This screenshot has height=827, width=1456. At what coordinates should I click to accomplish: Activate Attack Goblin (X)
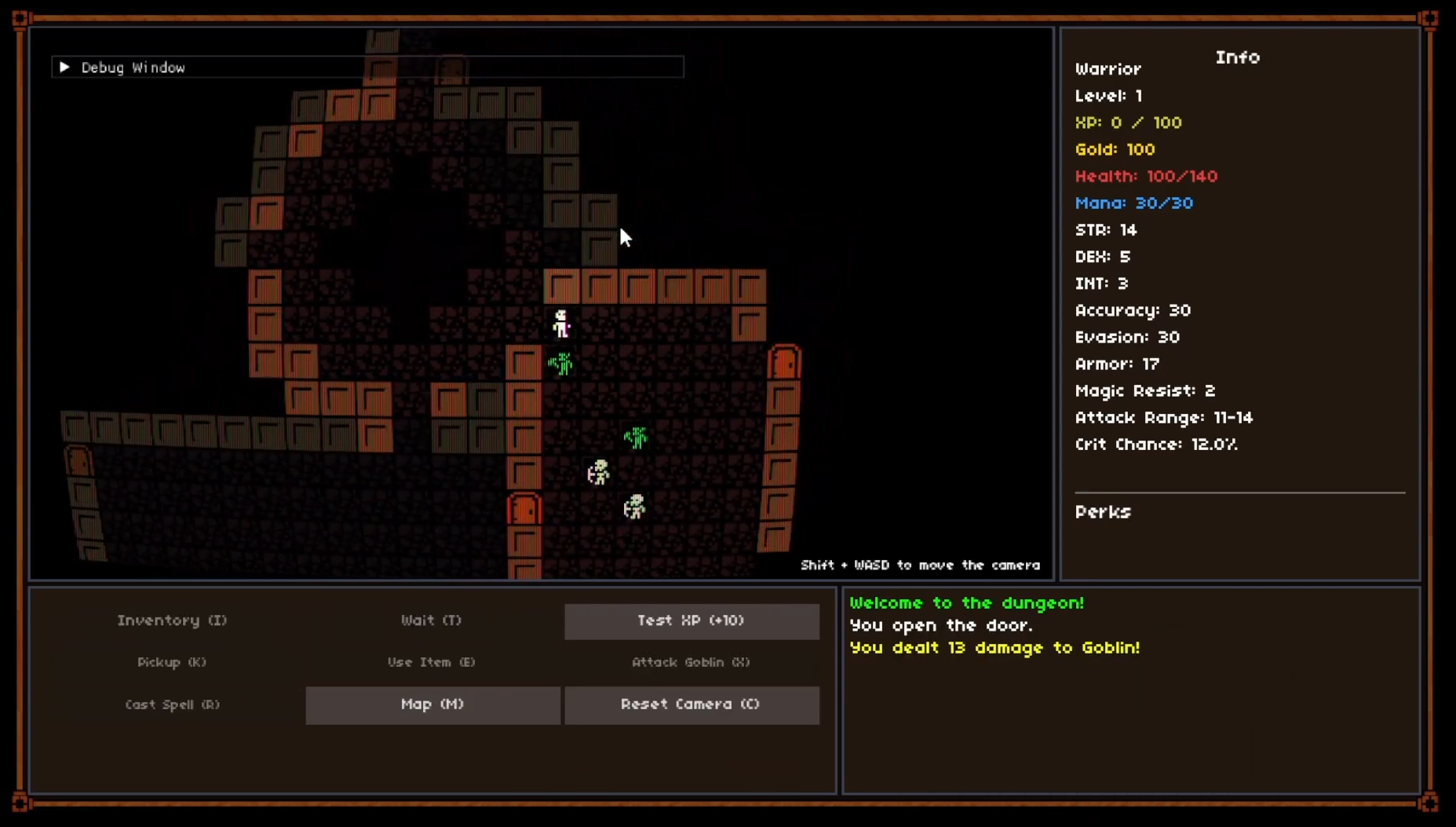692,662
